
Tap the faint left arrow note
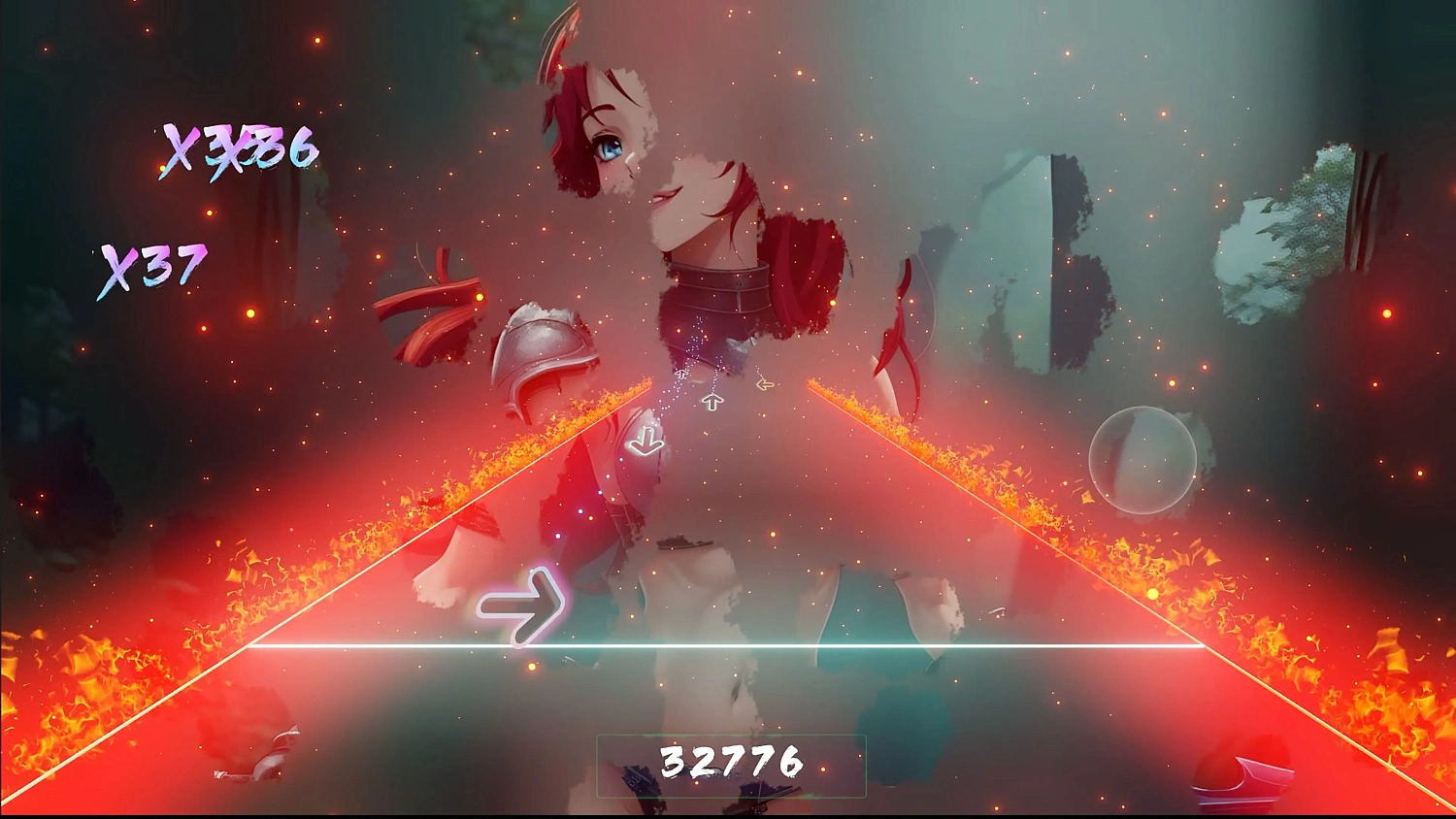[x=764, y=384]
